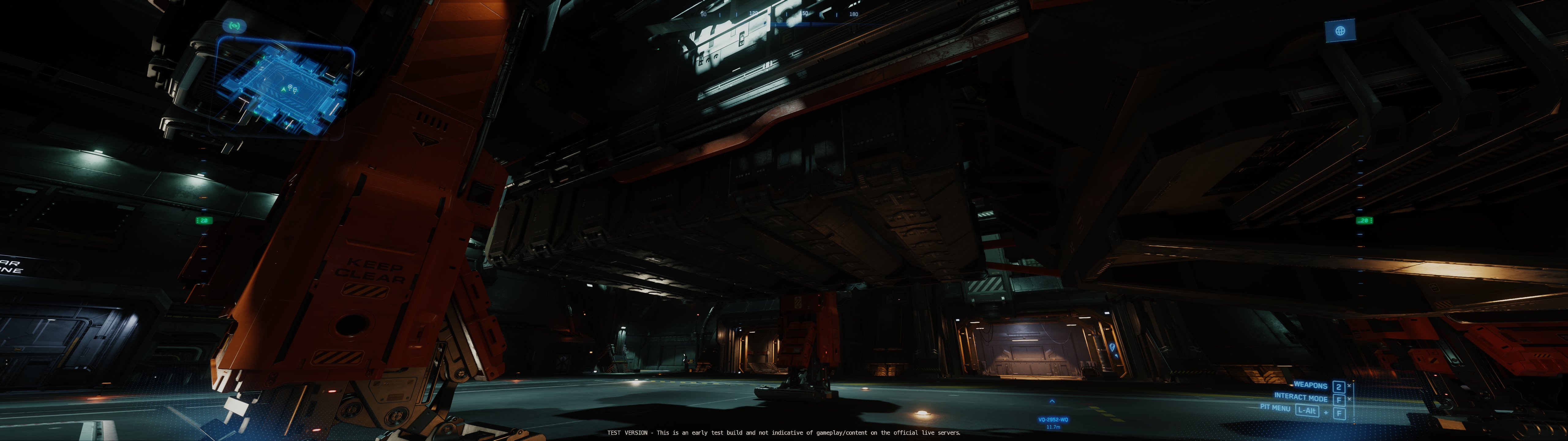
Task: Select the VQ-2952-WQ ship marker
Action: [1053, 419]
